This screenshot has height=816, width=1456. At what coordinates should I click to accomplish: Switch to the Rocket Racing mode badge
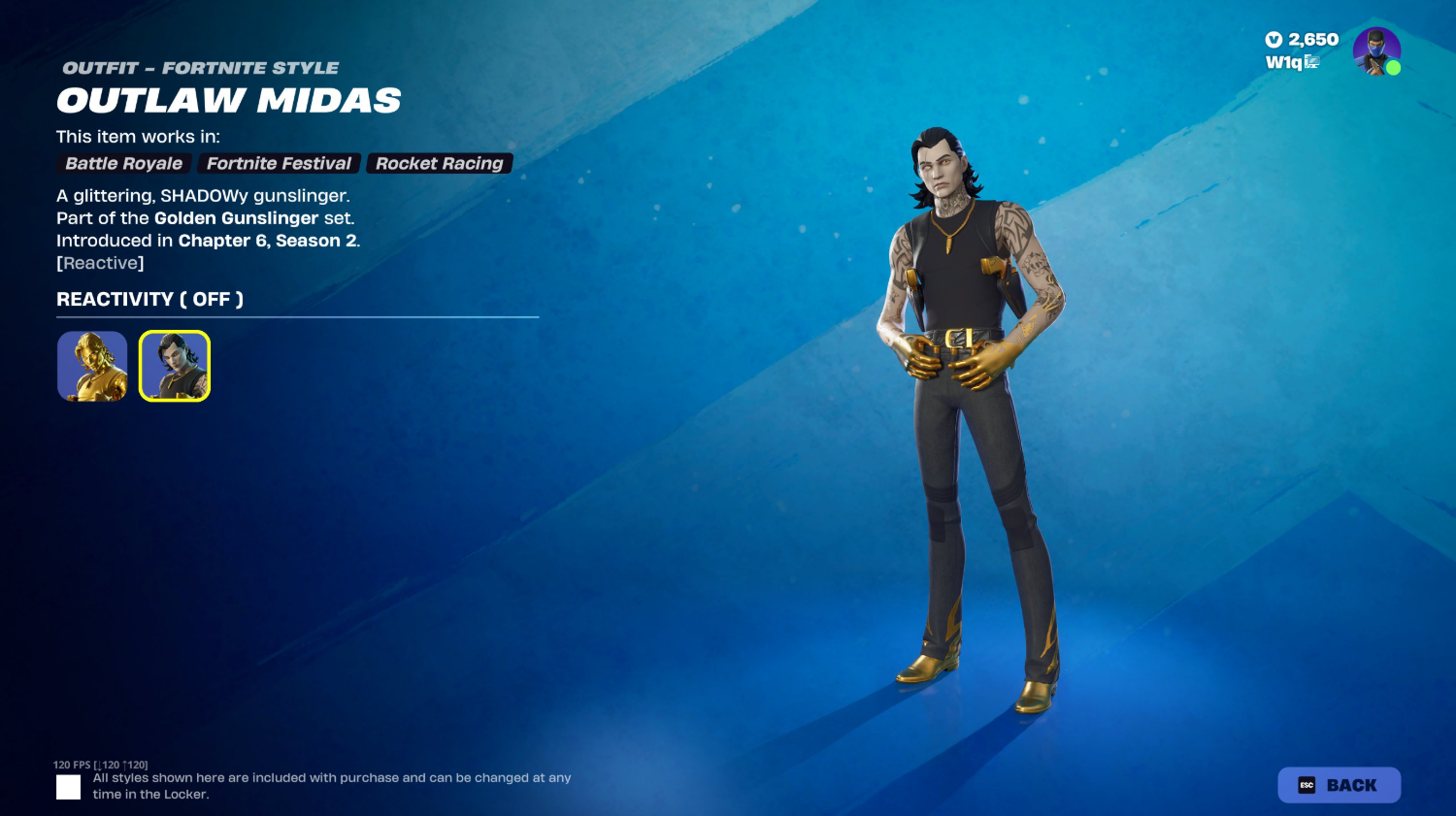(439, 163)
